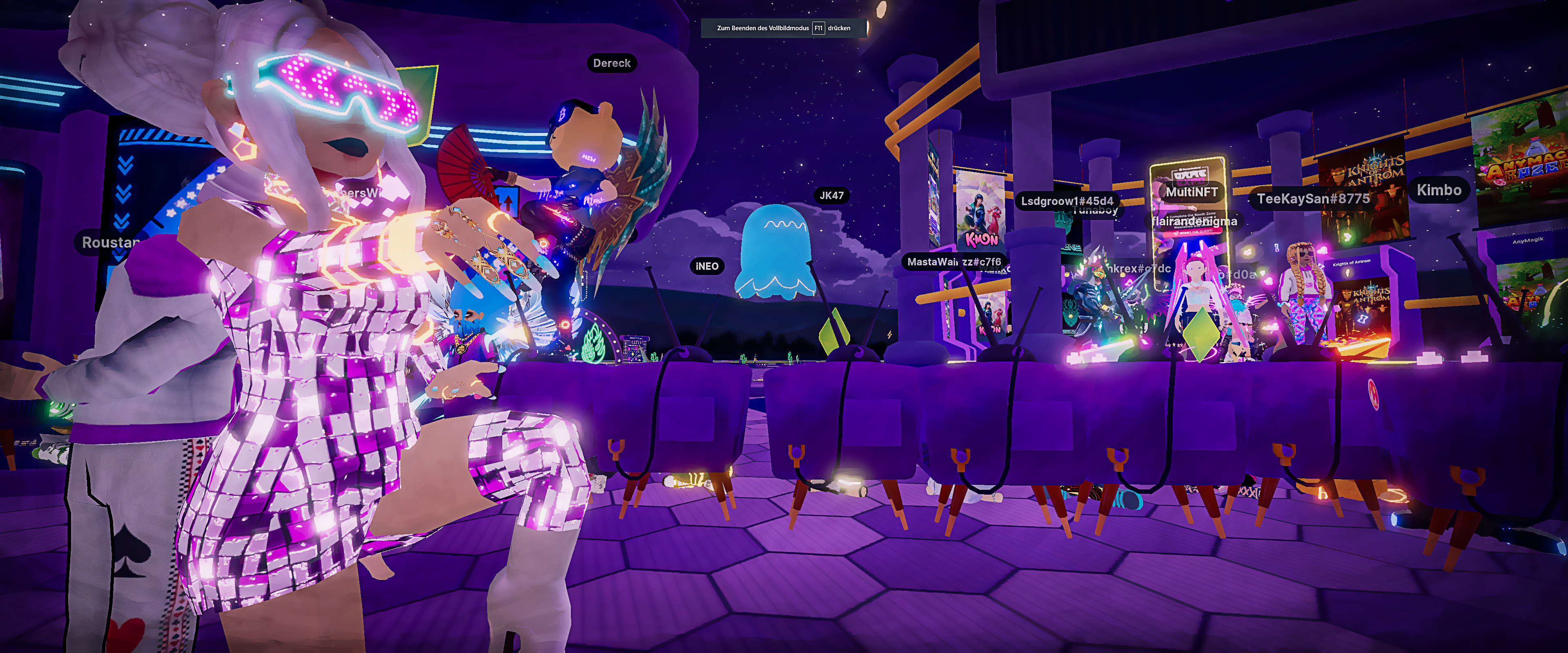Open the MultiNFT player name tag

1191,192
